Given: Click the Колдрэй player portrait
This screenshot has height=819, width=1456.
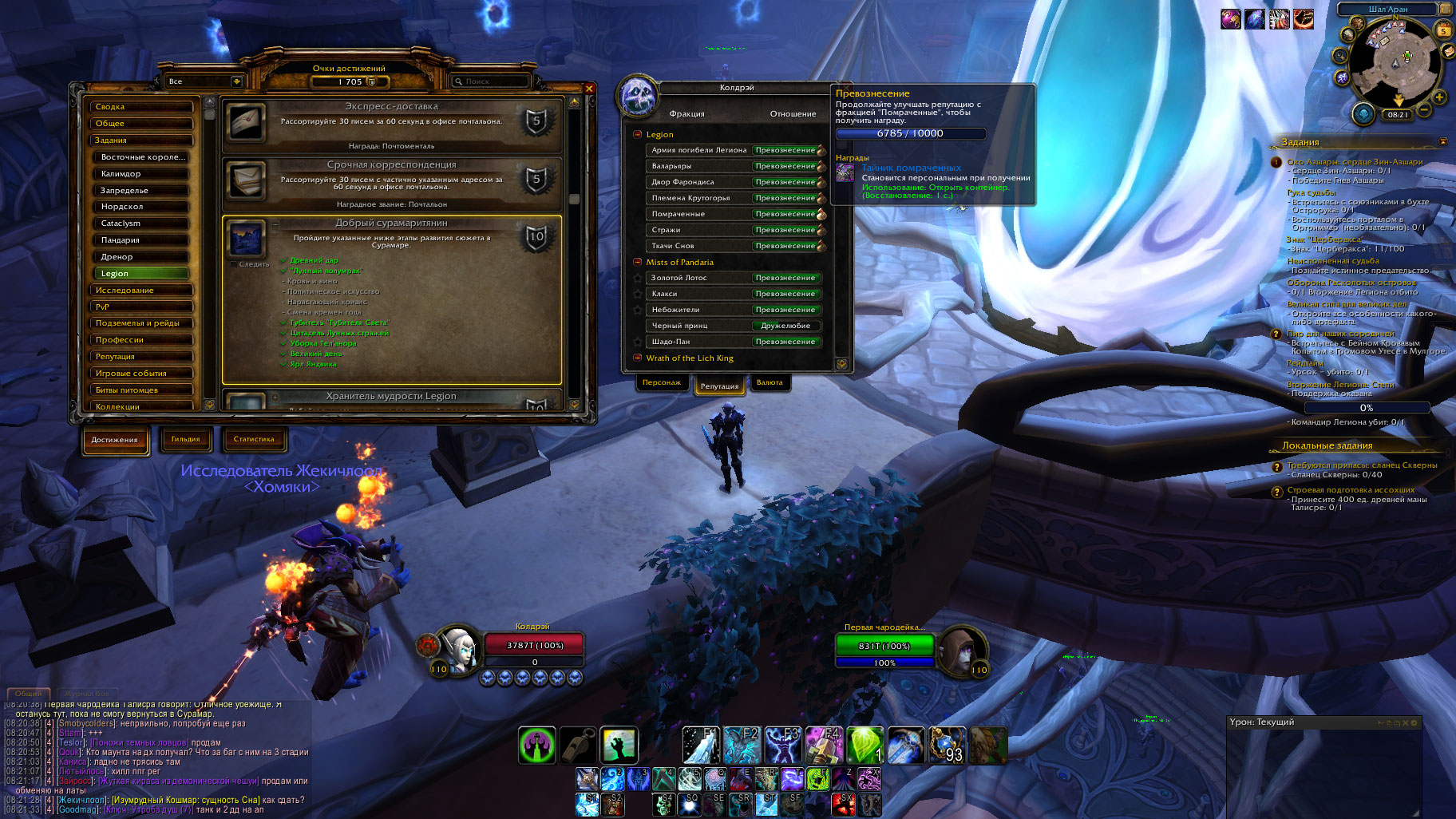Looking at the screenshot, I should (x=459, y=650).
